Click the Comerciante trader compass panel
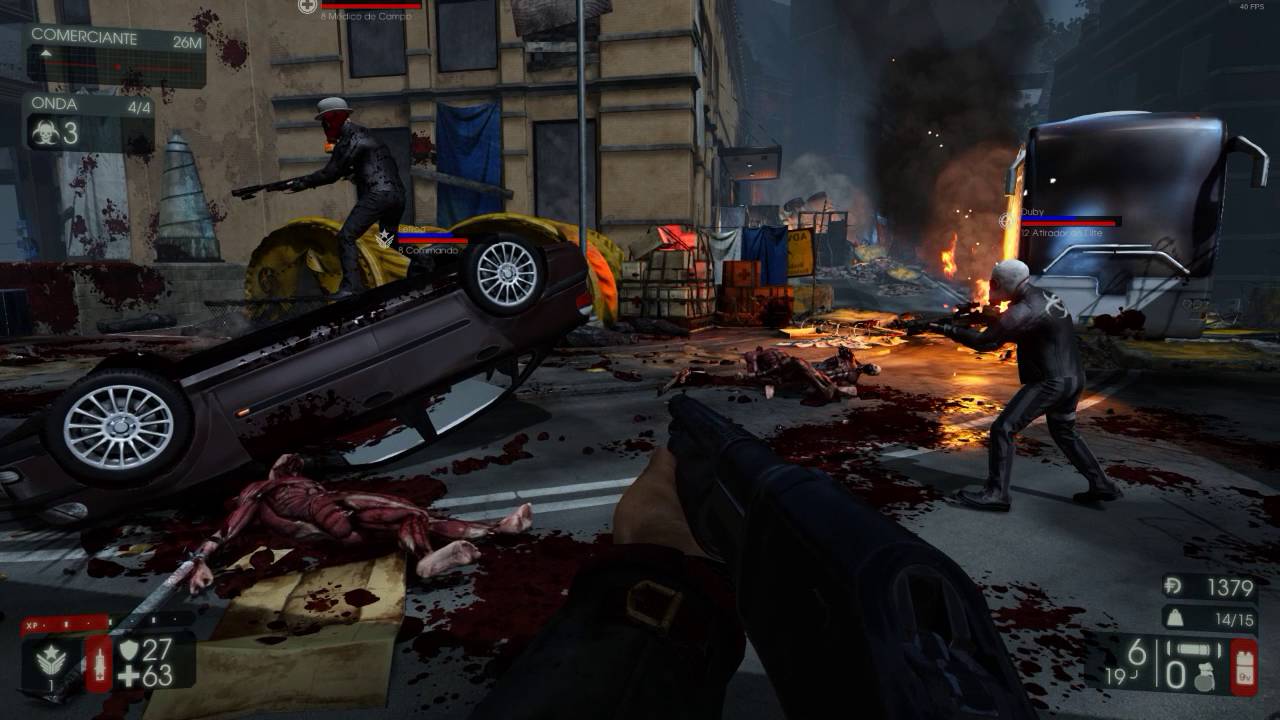Screen dimensions: 1280x720 click(115, 56)
